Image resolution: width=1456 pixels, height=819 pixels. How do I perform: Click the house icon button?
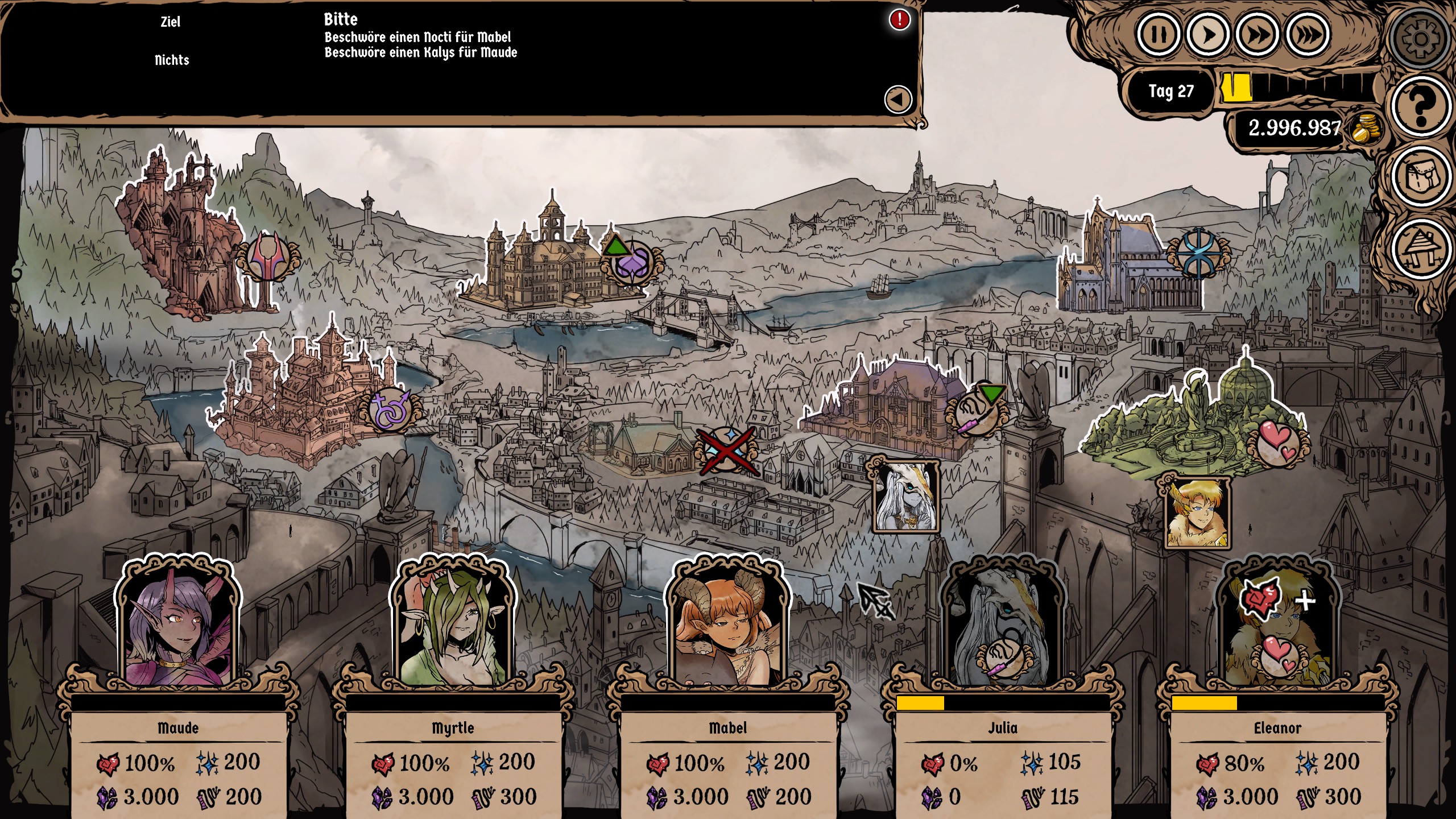pyautogui.click(x=1420, y=250)
